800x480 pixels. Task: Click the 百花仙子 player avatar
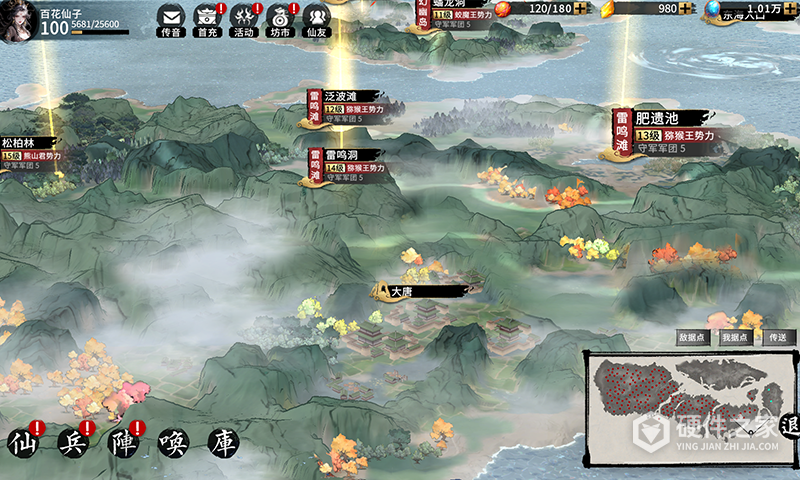coord(19,19)
